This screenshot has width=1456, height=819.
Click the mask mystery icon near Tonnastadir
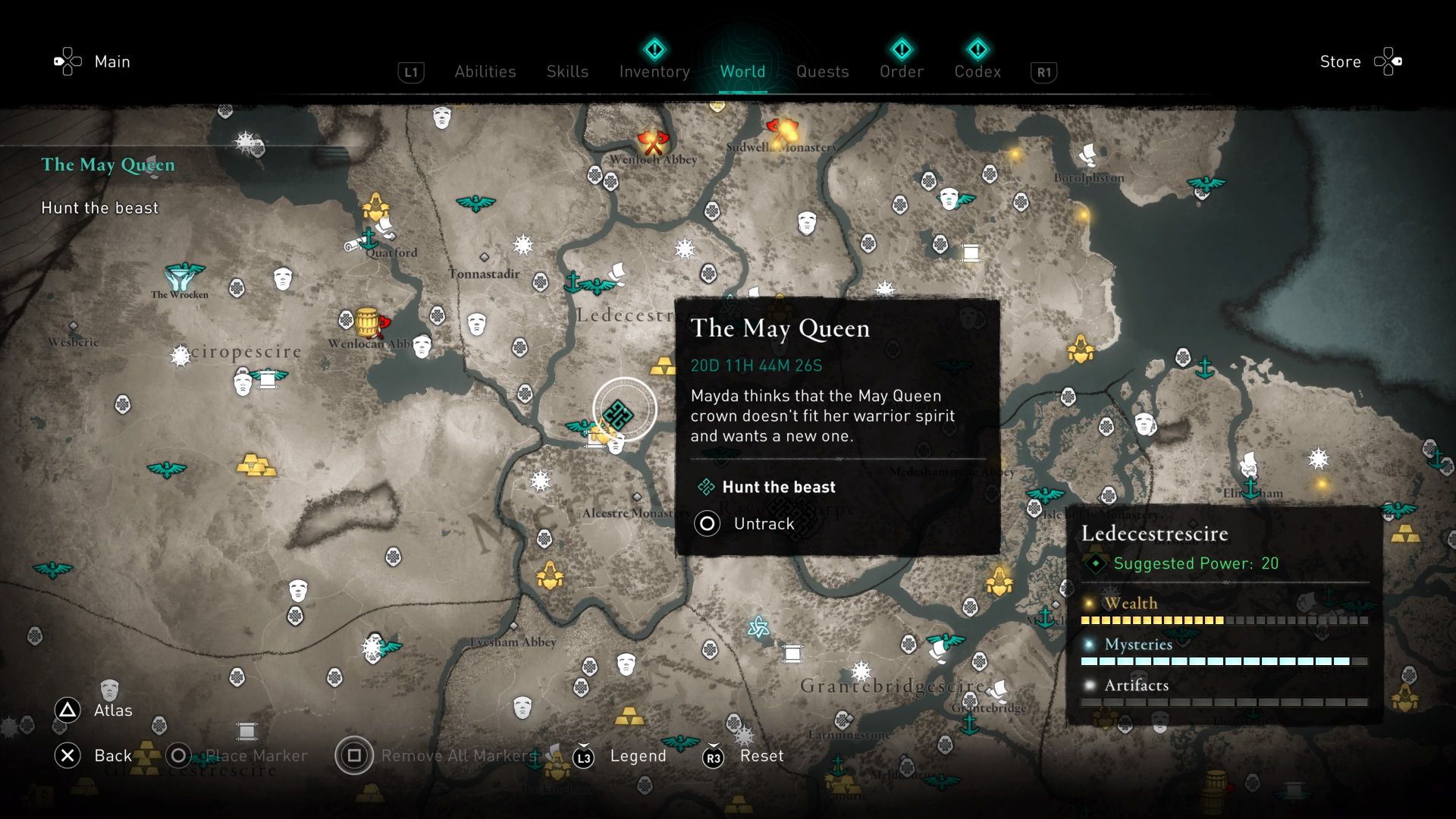pyautogui.click(x=476, y=323)
